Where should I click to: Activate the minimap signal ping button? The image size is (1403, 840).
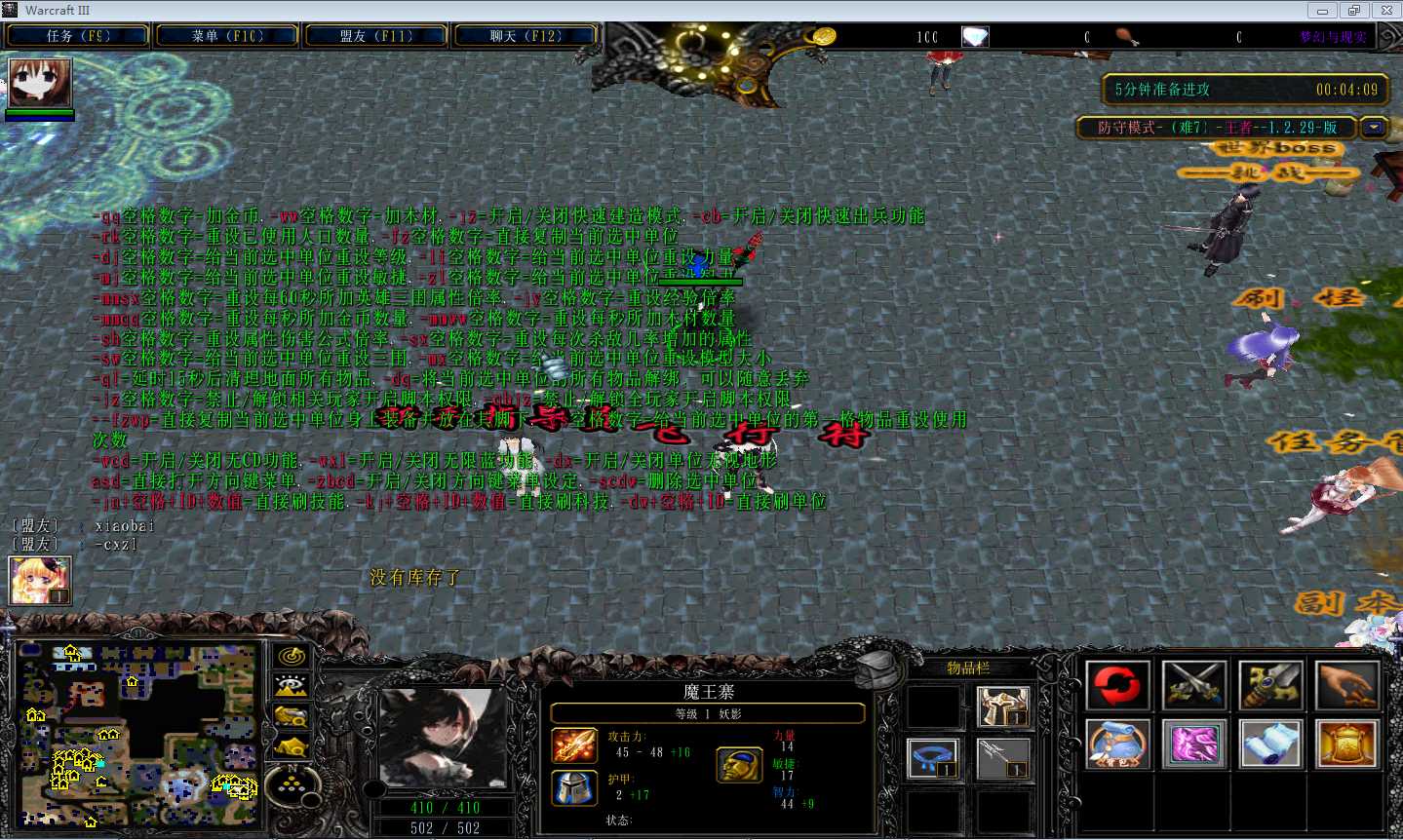click(292, 658)
